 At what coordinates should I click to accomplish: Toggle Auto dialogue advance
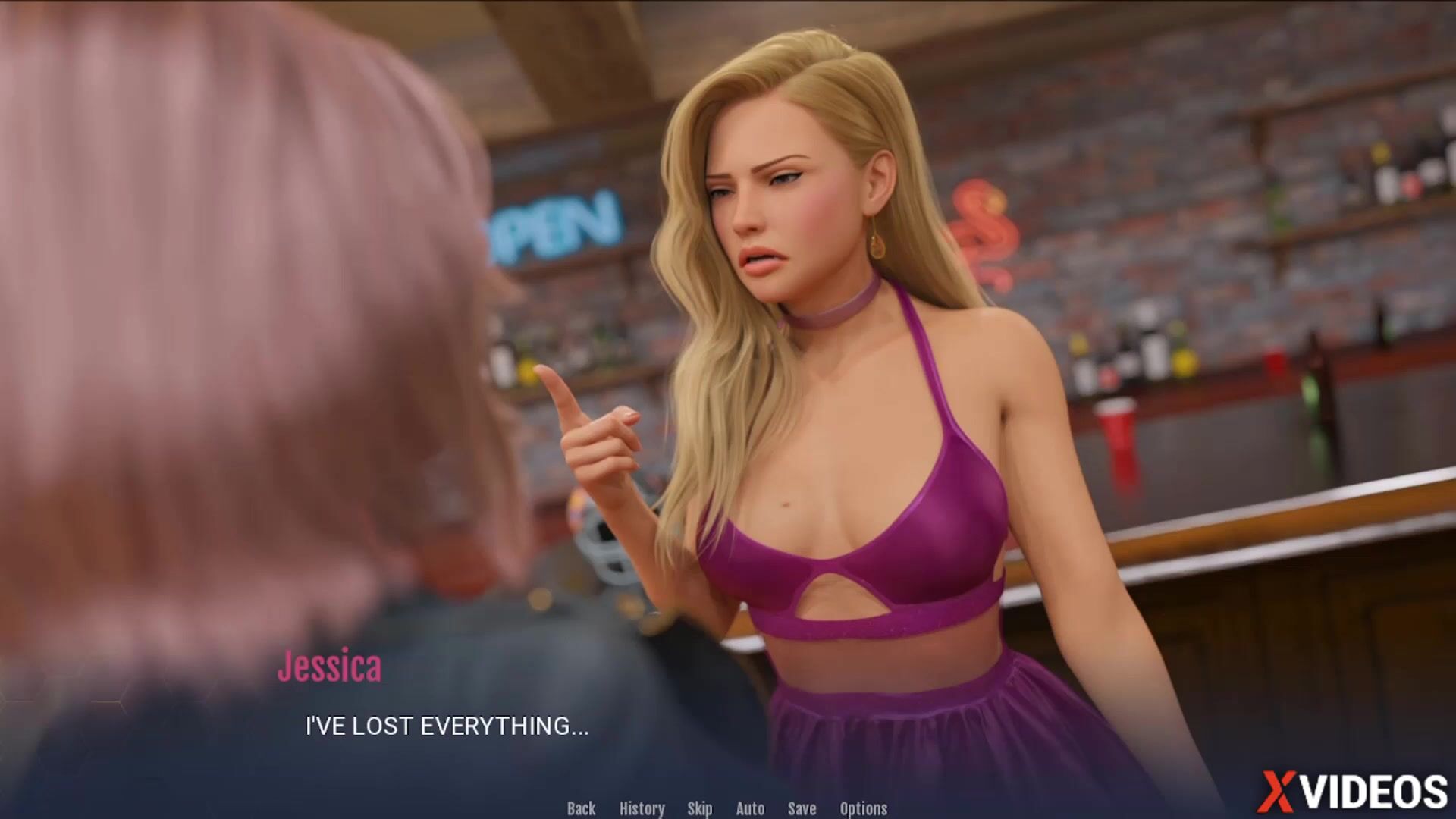pyautogui.click(x=750, y=808)
